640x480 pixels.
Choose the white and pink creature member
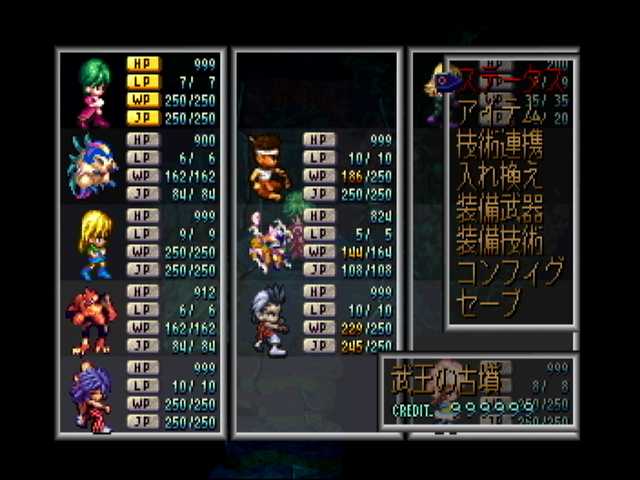click(x=270, y=242)
